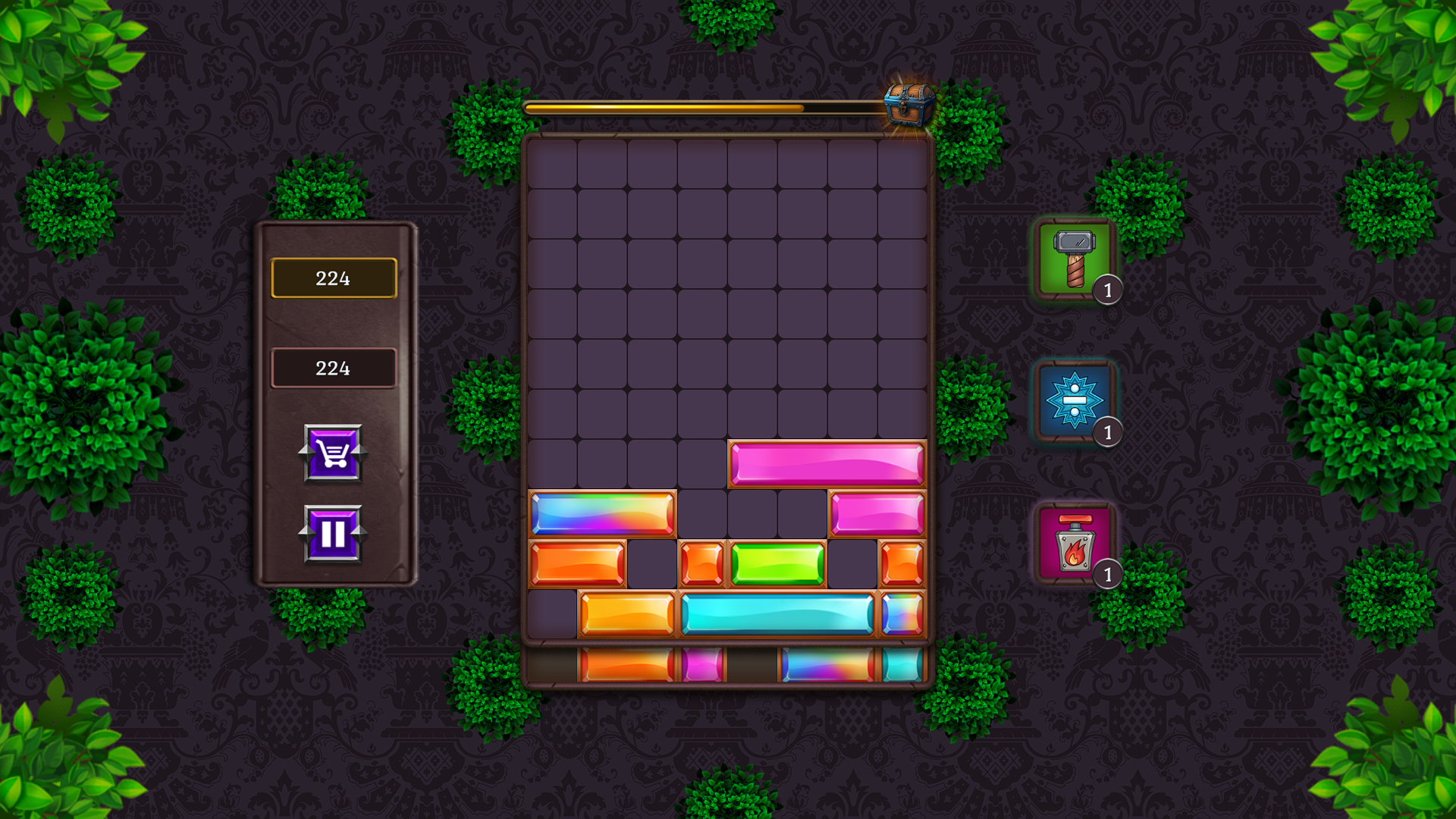The image size is (1456, 819).
Task: Tap the flame canister booster badge
Action: click(x=1108, y=575)
